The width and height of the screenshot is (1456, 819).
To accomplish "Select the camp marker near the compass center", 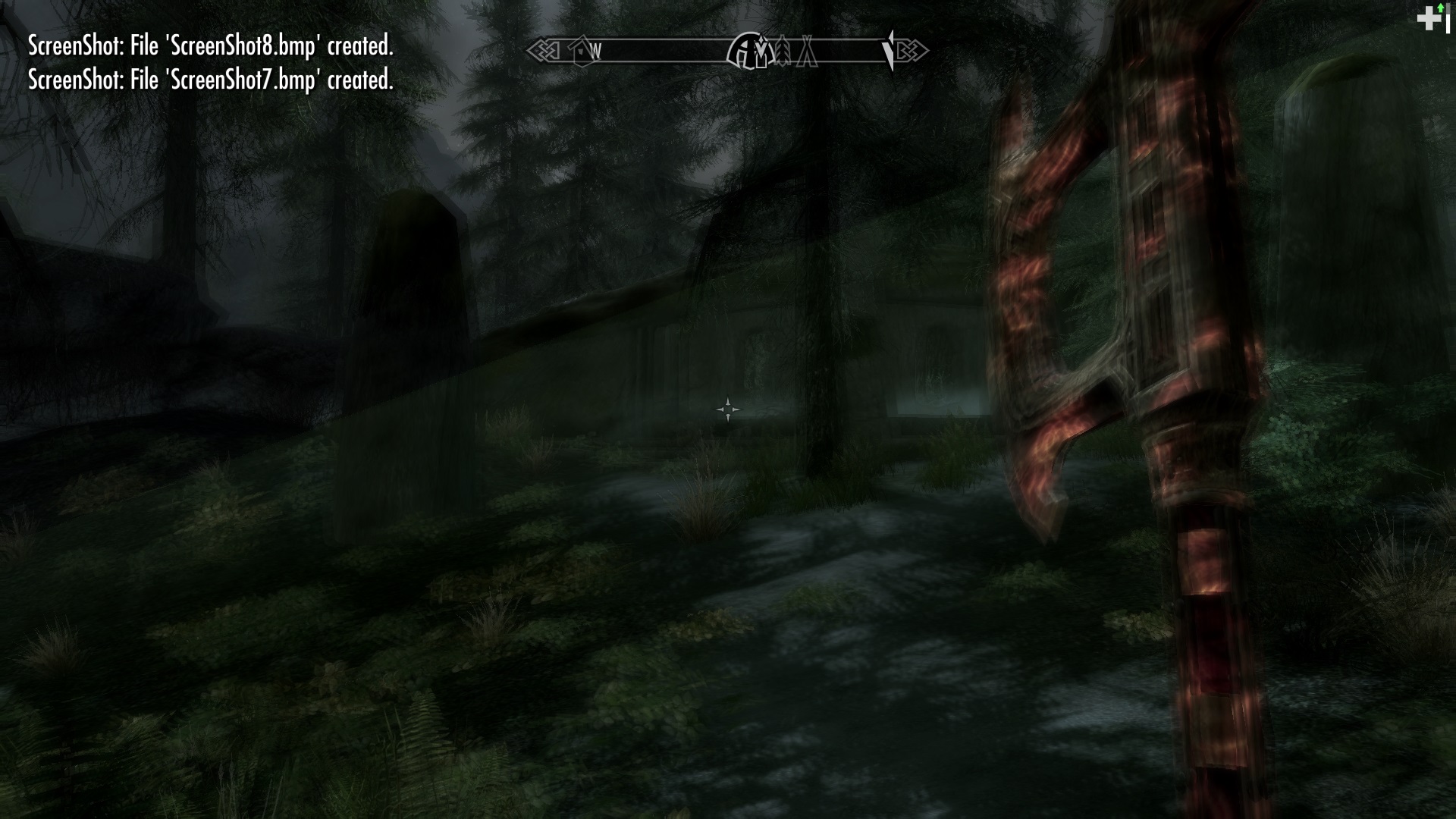I will [x=807, y=53].
